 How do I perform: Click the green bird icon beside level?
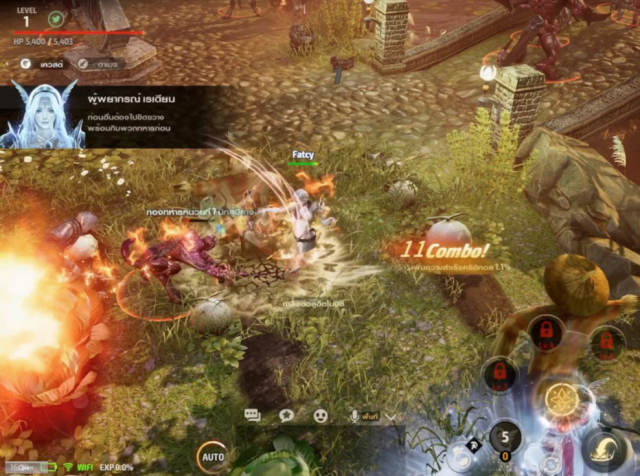pyautogui.click(x=57, y=19)
